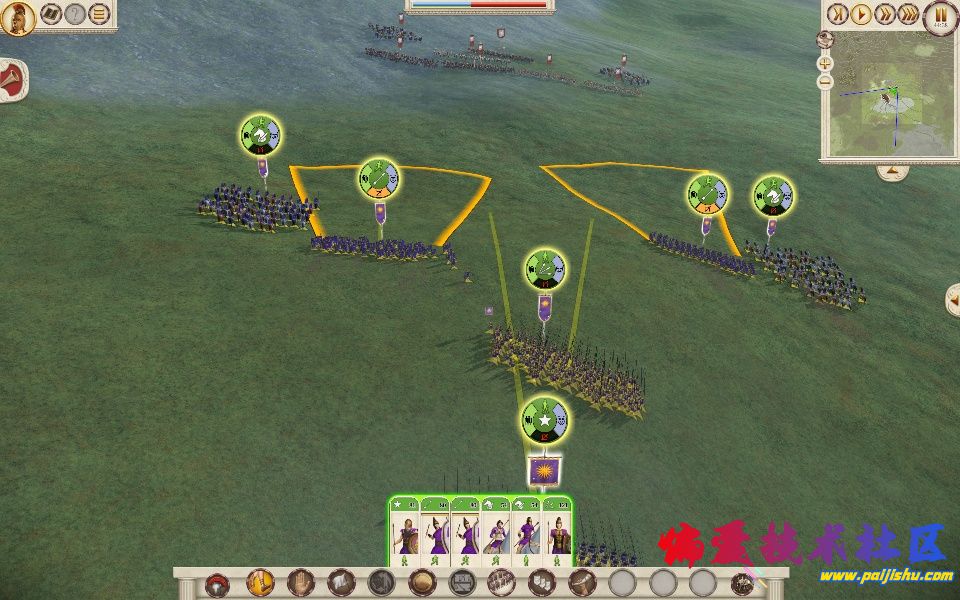Collapse the minimap panel with the arrow tab
The height and width of the screenshot is (600, 960).
[x=891, y=172]
